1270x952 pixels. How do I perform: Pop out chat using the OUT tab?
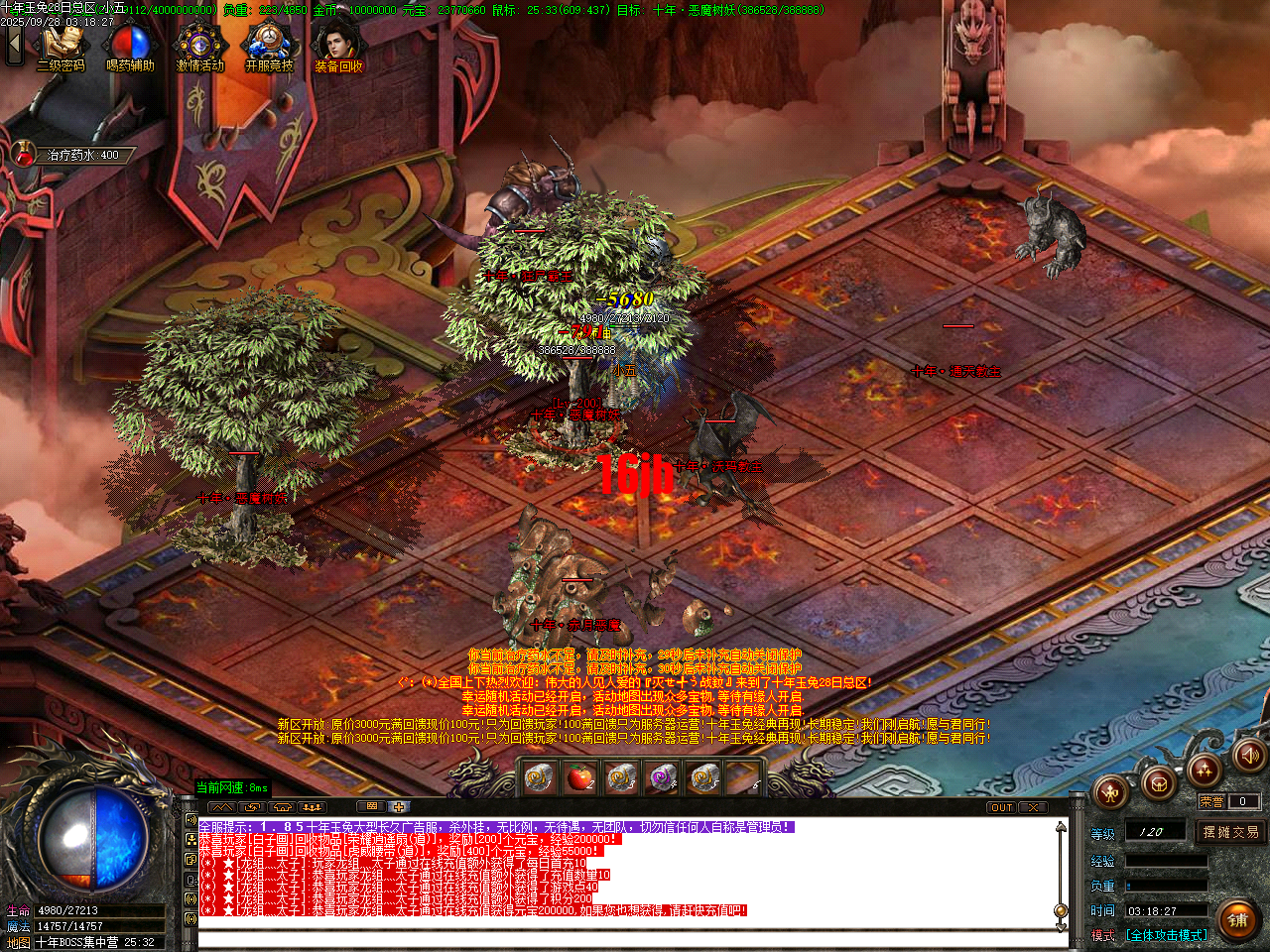pos(1002,807)
